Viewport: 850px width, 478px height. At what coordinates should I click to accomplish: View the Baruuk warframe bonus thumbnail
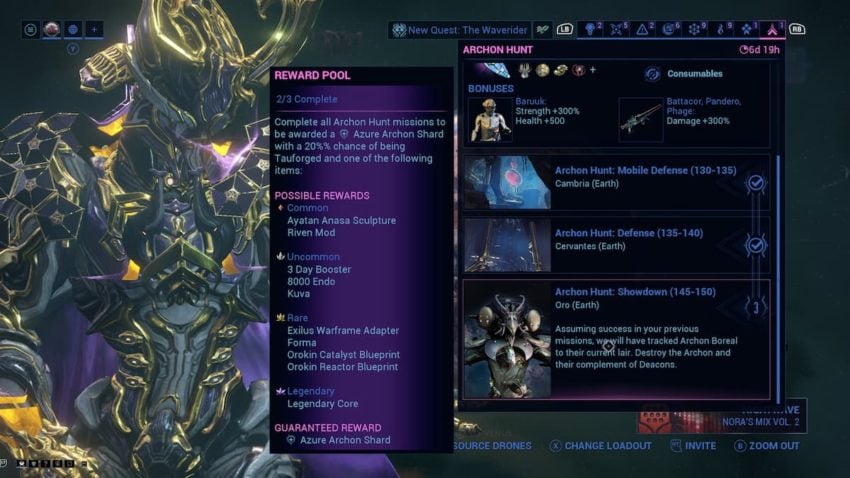tap(490, 119)
